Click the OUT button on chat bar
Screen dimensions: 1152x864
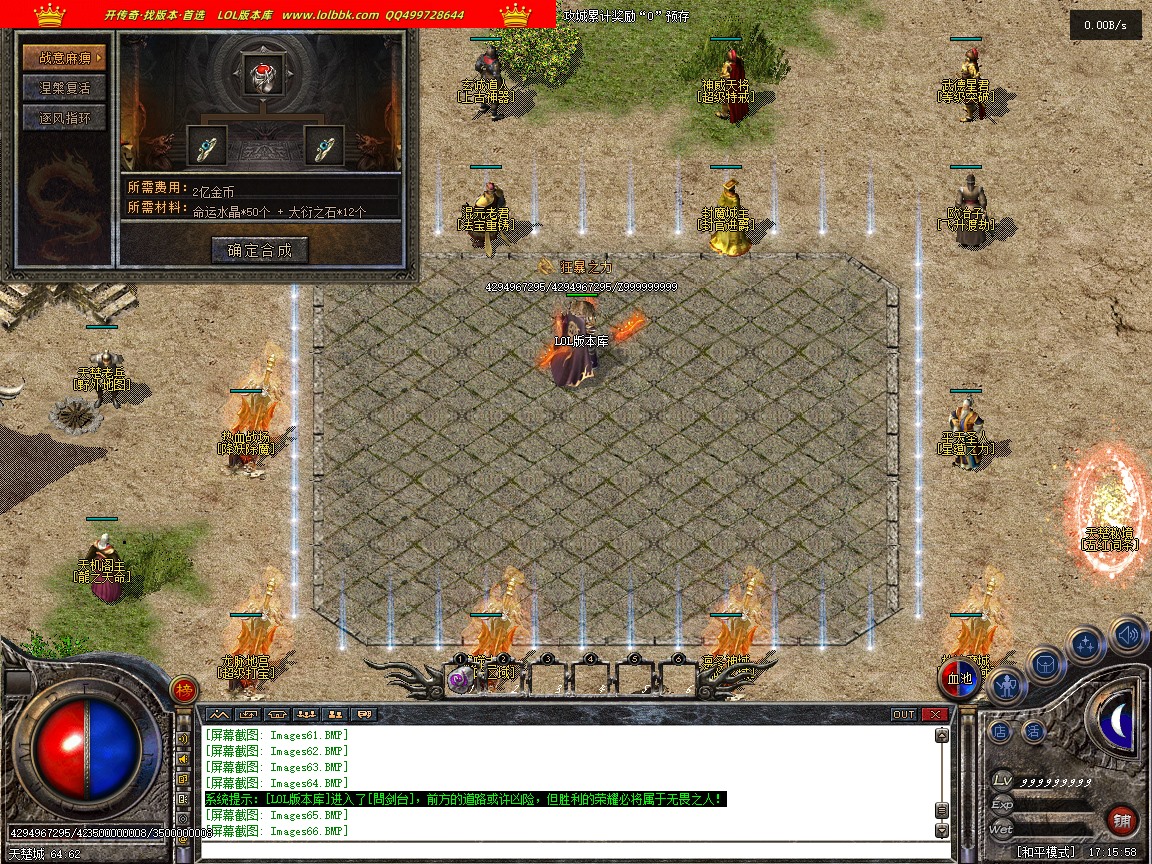click(x=903, y=714)
